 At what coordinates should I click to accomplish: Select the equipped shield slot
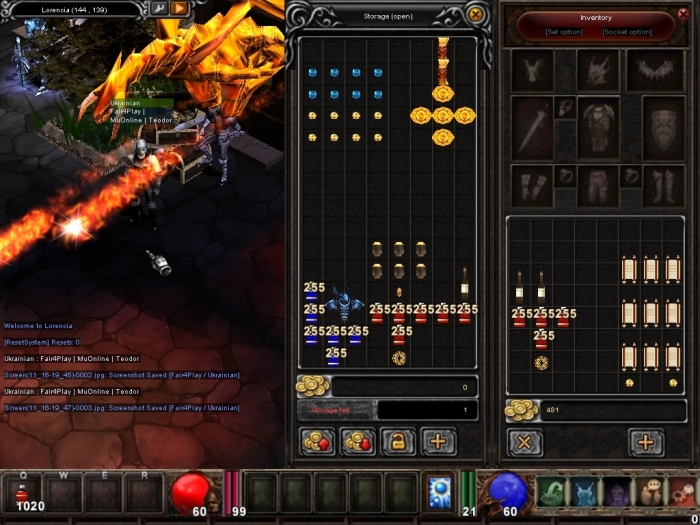[663, 127]
